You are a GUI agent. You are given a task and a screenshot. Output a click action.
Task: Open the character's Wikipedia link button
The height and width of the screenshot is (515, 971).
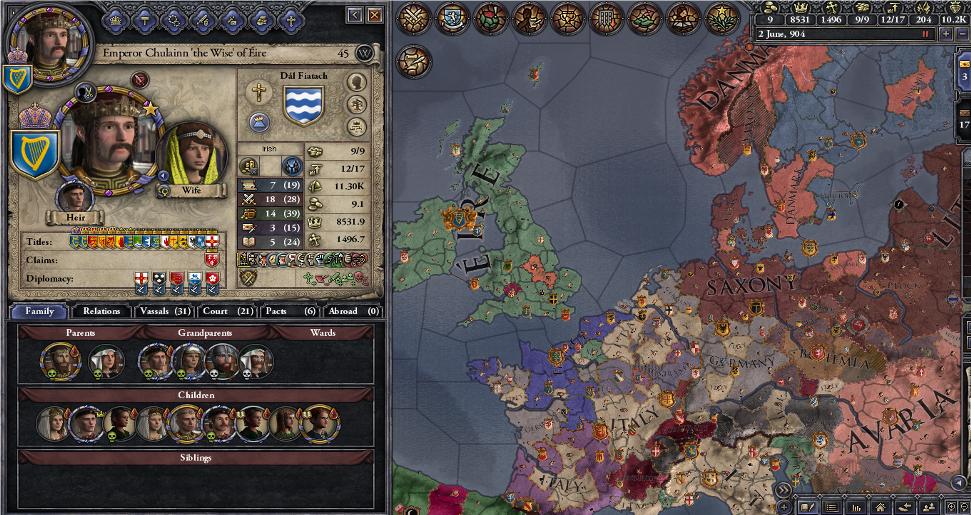click(x=364, y=53)
